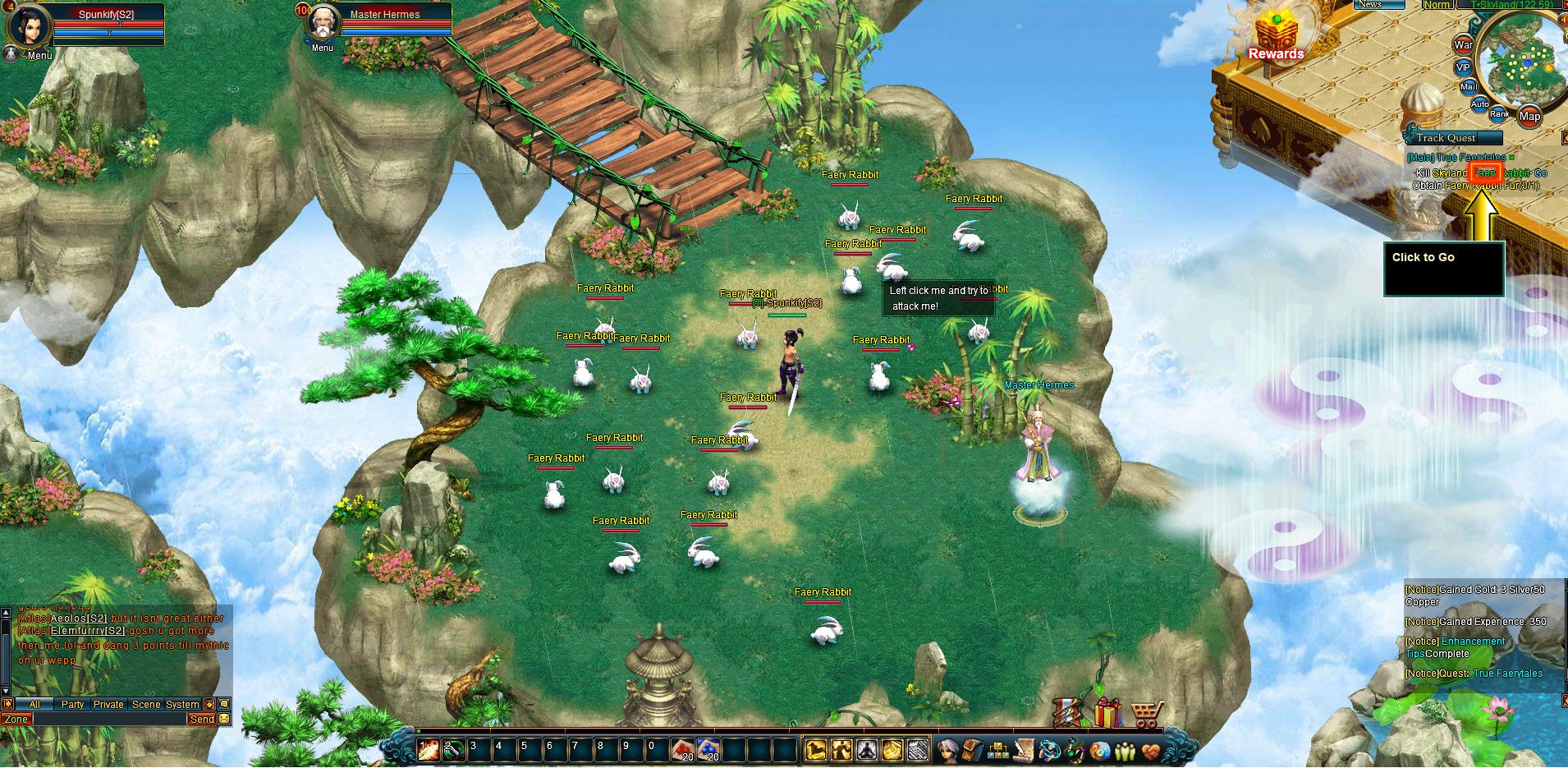The width and height of the screenshot is (1568, 768).
Task: Click the Faery Rabbit link in Track Quest
Action: [1488, 173]
